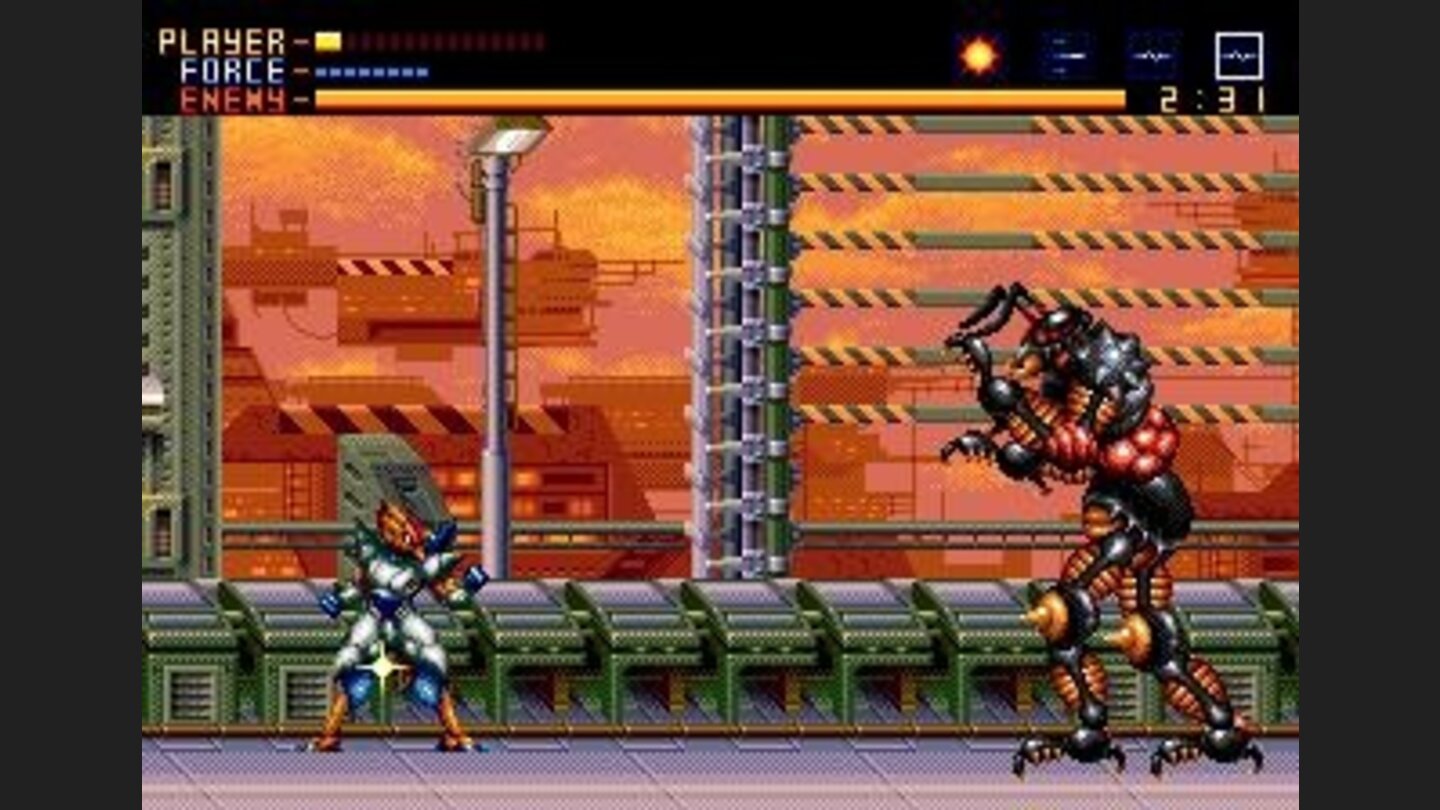
Task: Select the third weapon slot icon
Action: point(1150,56)
